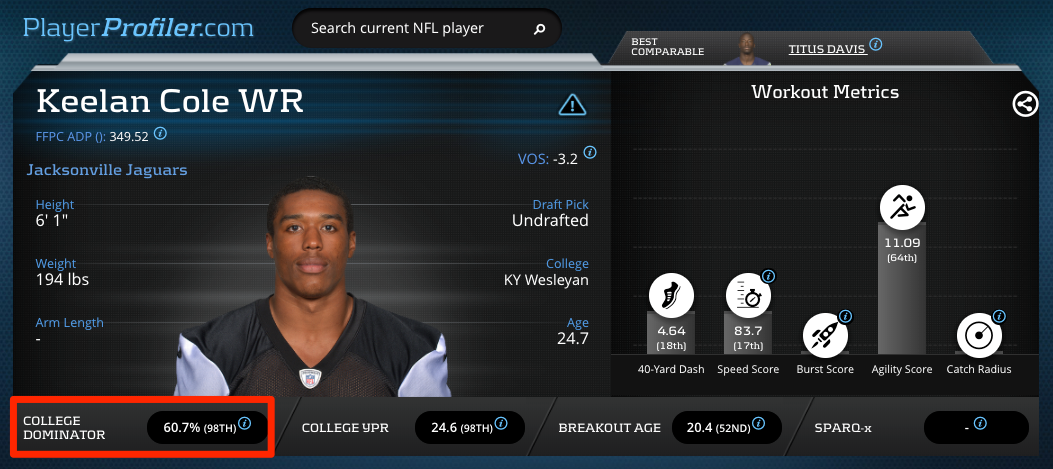Image resolution: width=1053 pixels, height=469 pixels.
Task: Select the 40-Yard Dash shoe icon
Action: tap(671, 295)
